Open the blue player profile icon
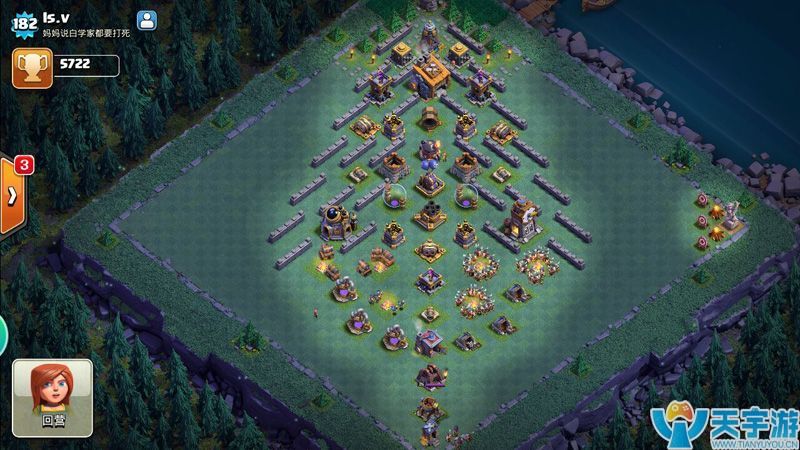Viewport: 800px width, 450px height. [x=147, y=19]
